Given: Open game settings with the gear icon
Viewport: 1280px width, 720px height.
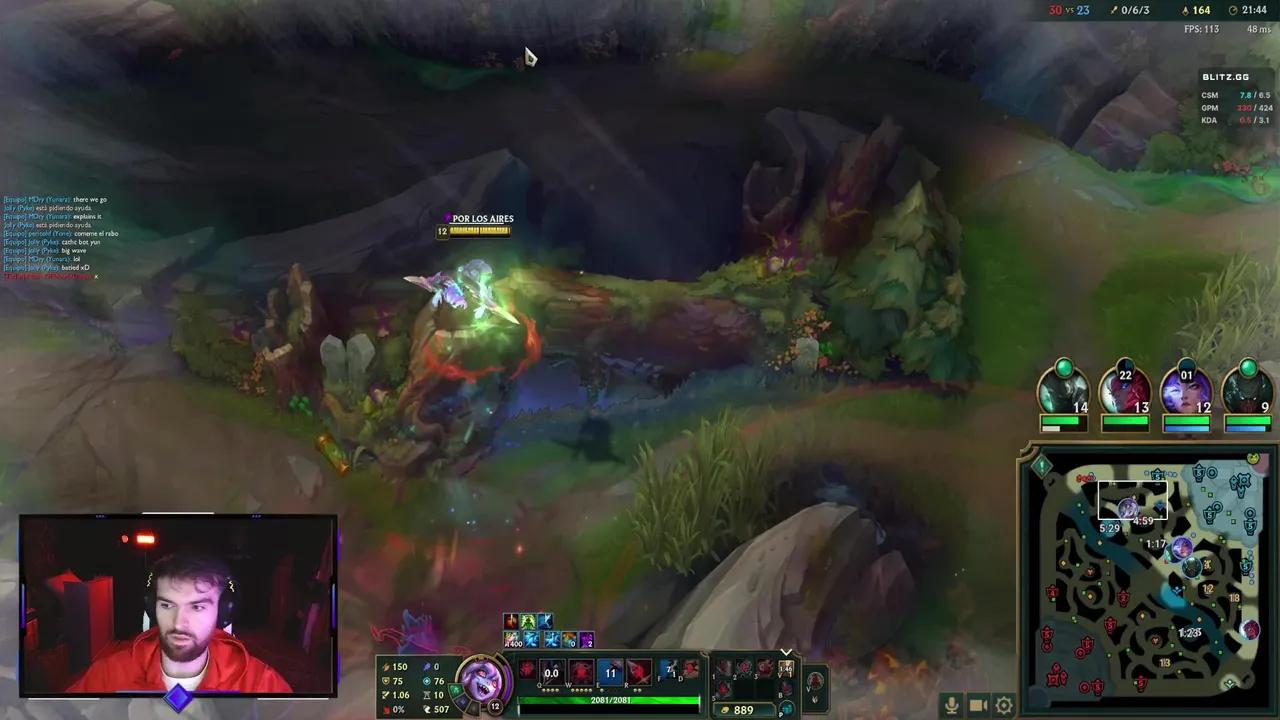Looking at the screenshot, I should [1004, 704].
